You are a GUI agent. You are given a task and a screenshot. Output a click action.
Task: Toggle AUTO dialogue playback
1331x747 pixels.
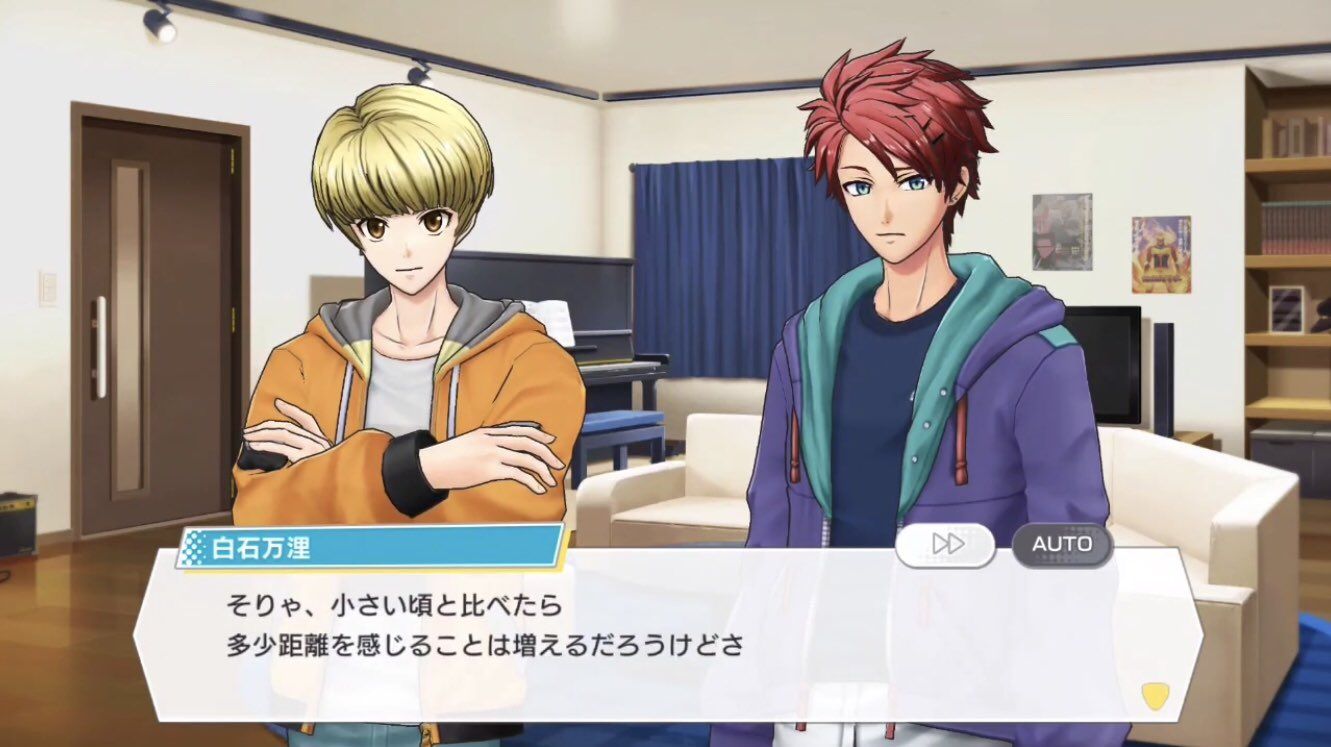(x=1062, y=544)
